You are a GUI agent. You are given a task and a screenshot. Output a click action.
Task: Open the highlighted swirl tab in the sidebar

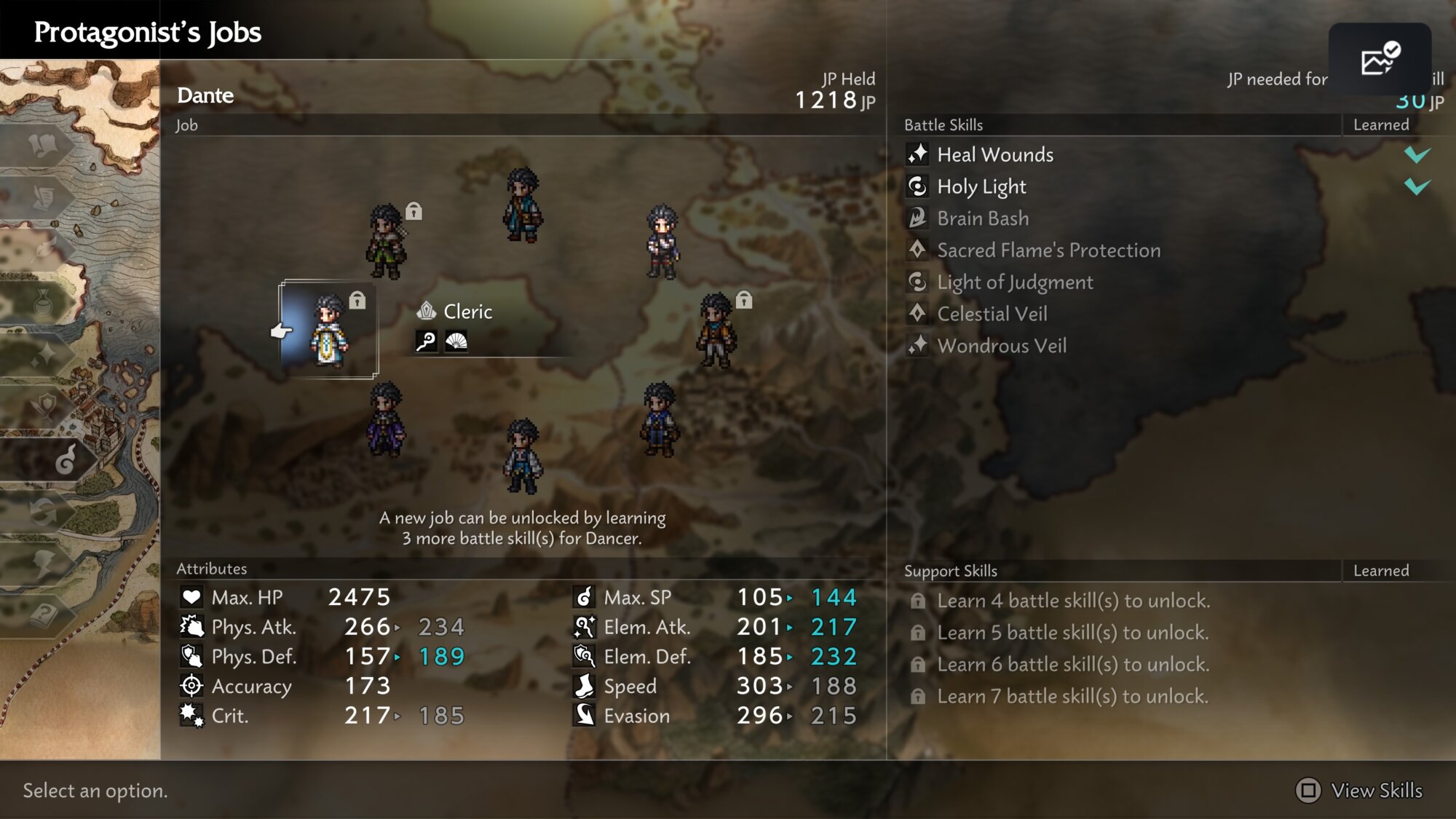pos(66,459)
